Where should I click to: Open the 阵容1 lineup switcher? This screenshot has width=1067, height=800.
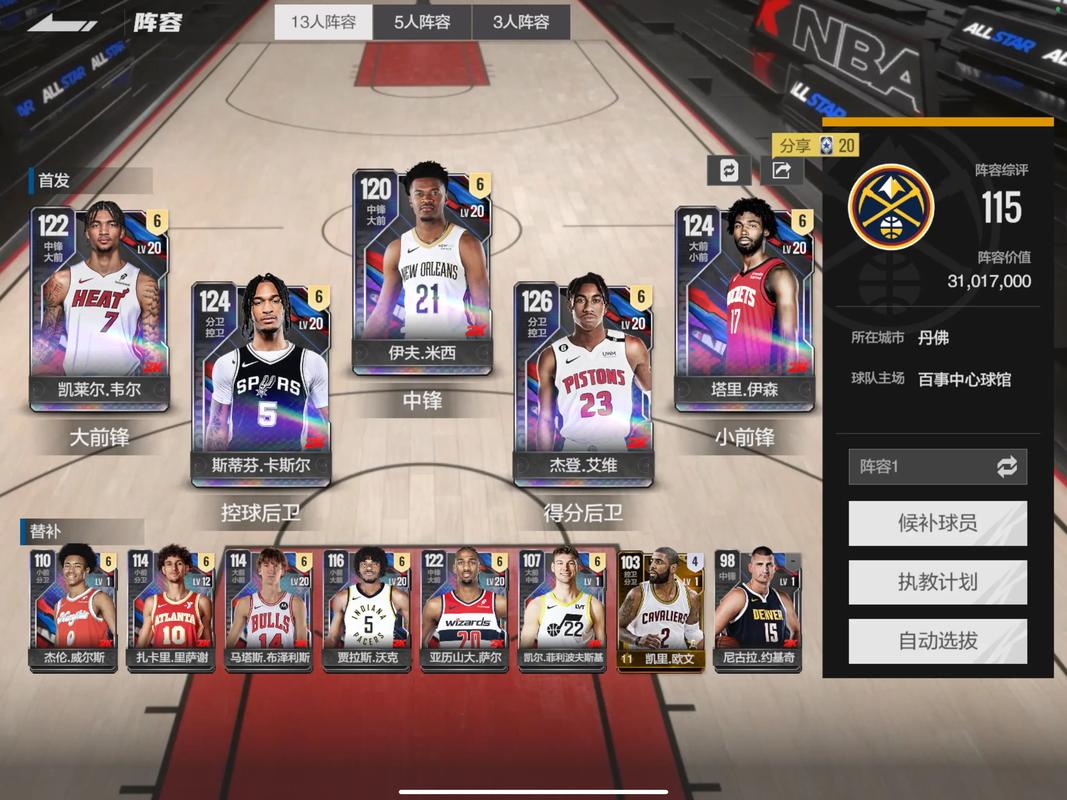click(x=937, y=466)
